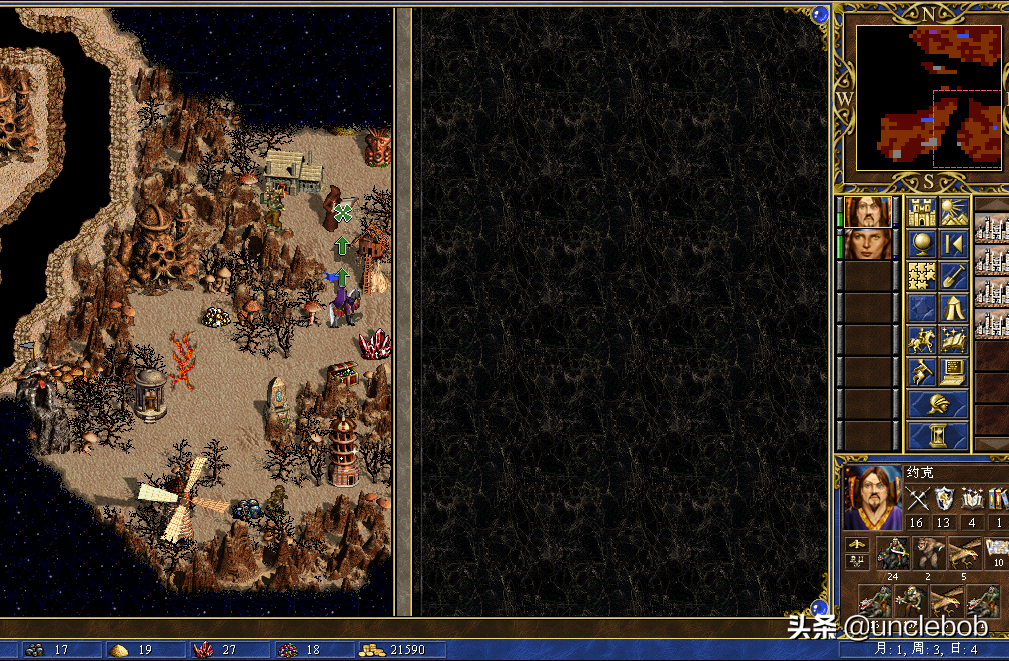Click the sleep hero arrow button

tap(953, 244)
